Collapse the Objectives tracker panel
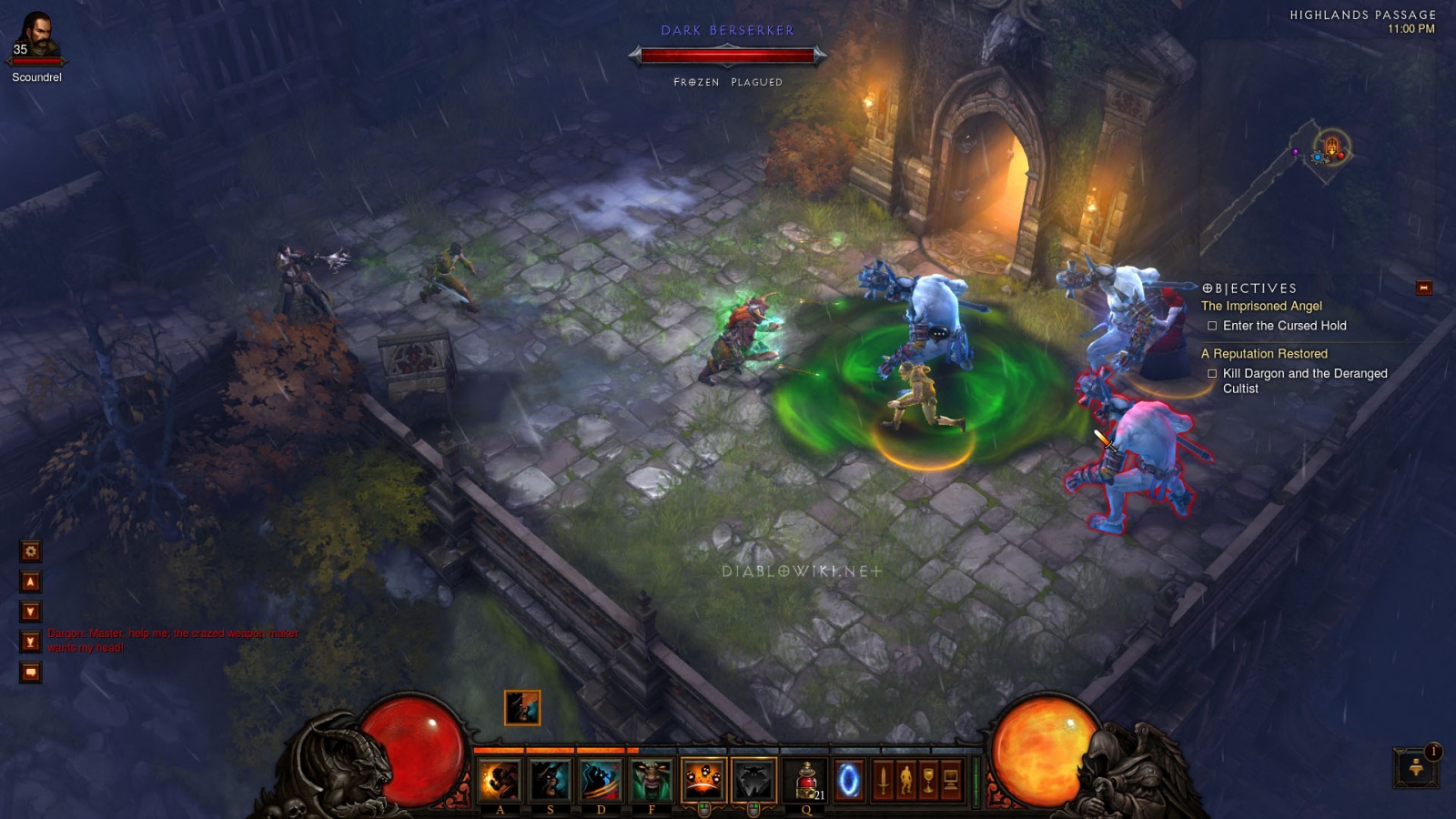 coord(1424,288)
